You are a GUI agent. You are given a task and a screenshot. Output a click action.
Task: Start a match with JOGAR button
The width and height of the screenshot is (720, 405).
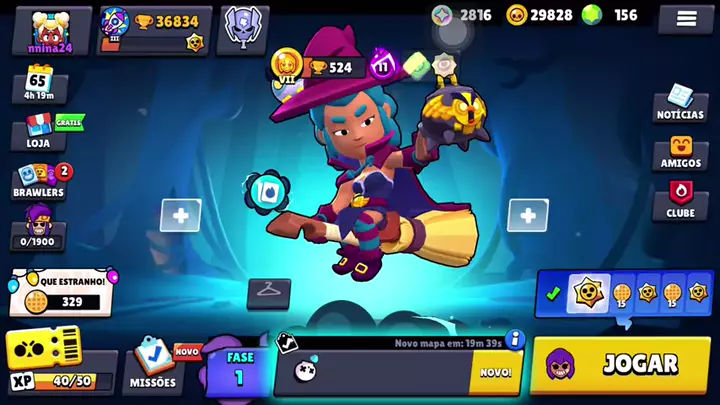622,364
